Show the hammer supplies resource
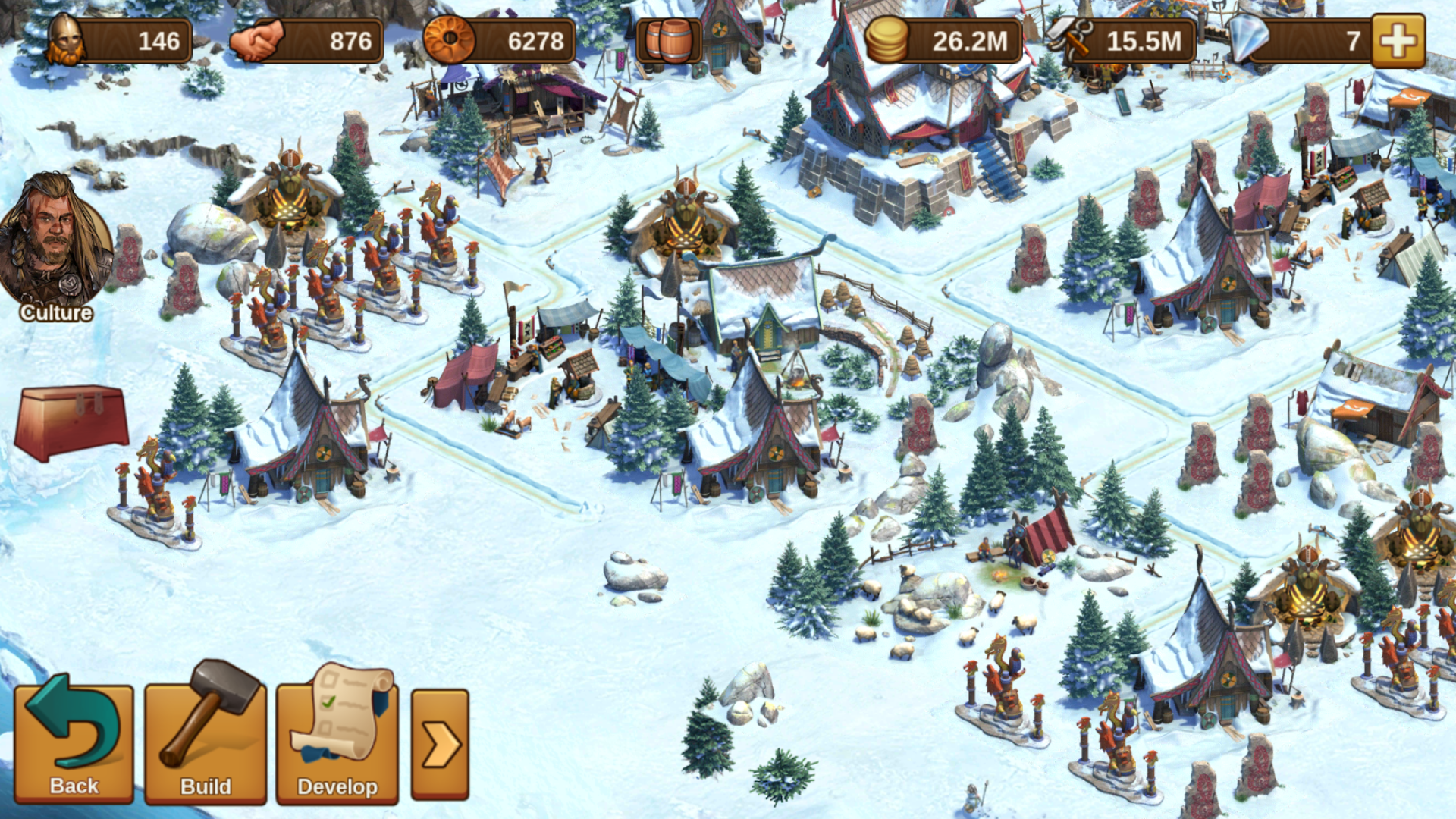This screenshot has height=819, width=1456. (1121, 41)
